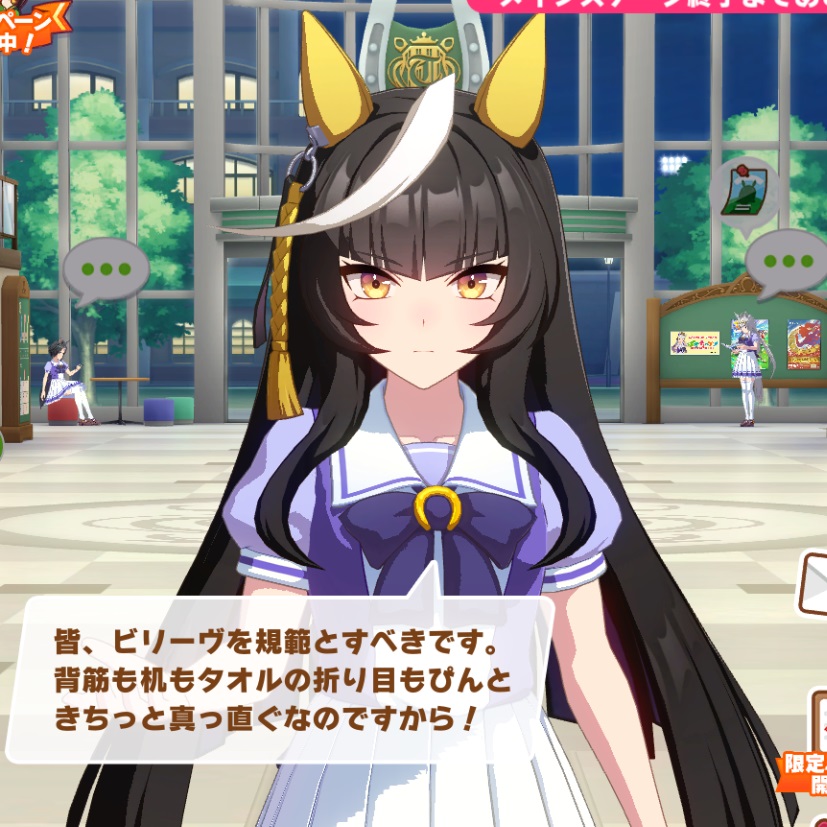Open the orange campaign banner
The height and width of the screenshot is (827, 827).
(x=28, y=22)
